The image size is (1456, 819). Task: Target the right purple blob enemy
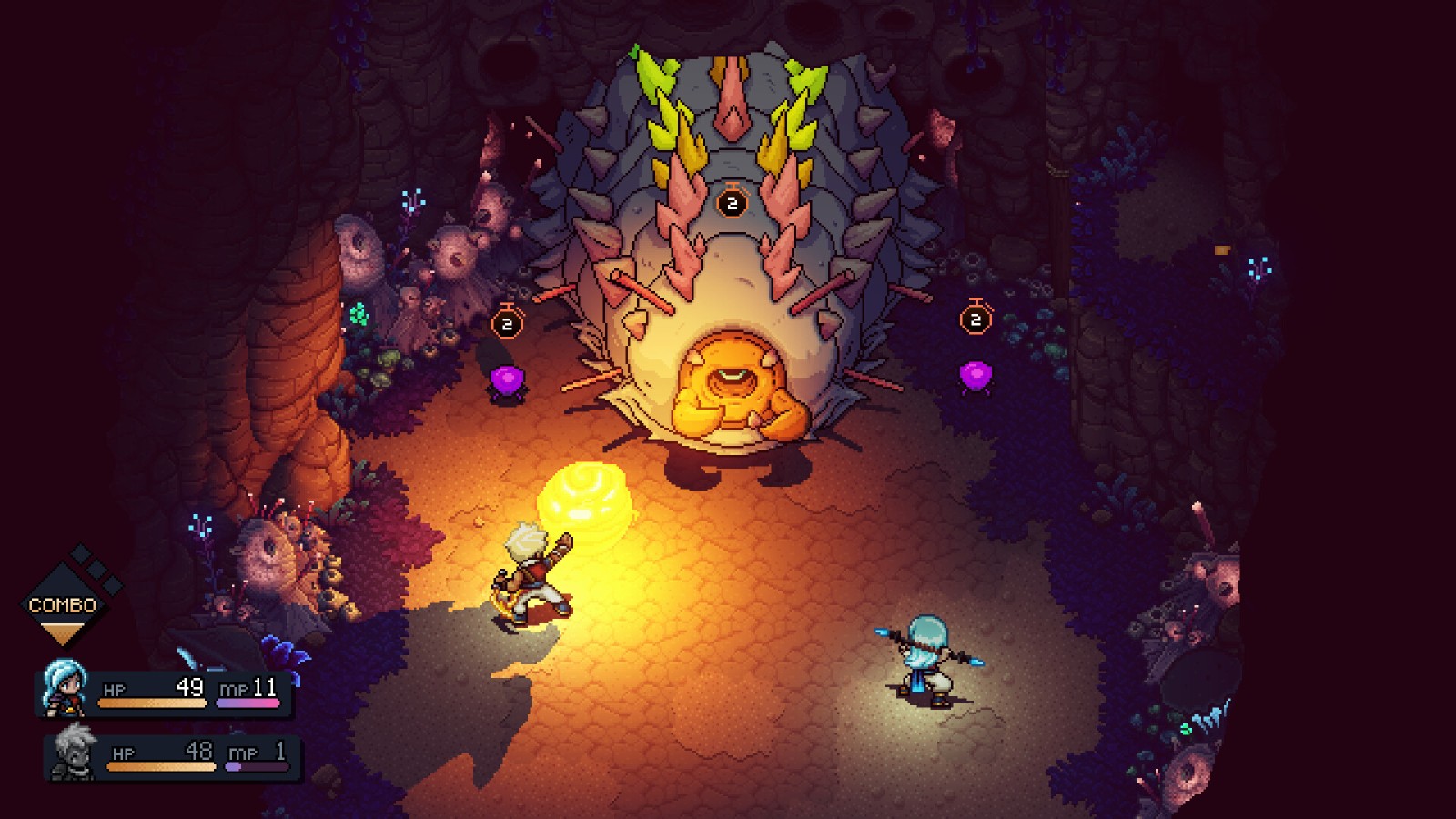pos(976,376)
